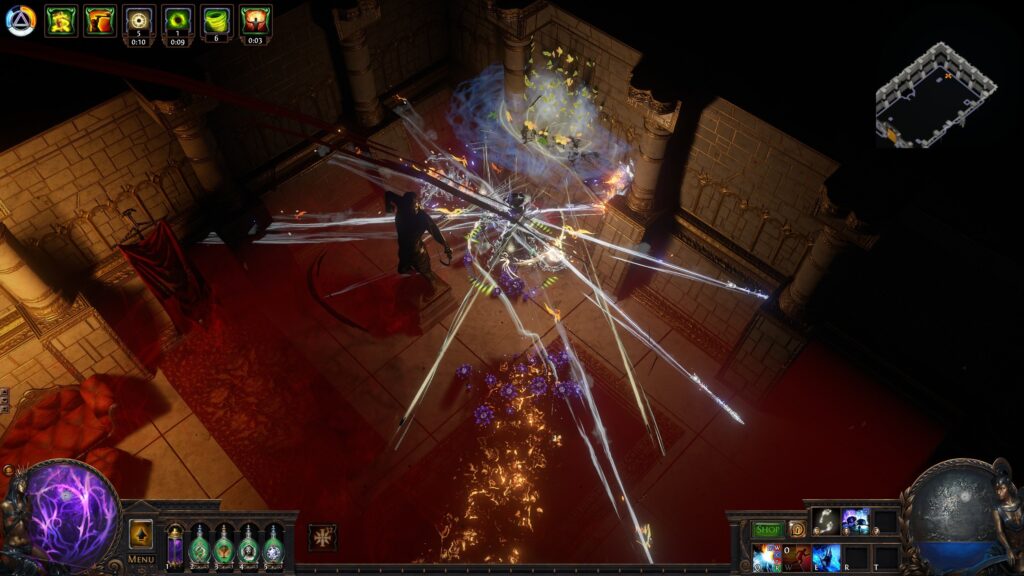Image resolution: width=1024 pixels, height=576 pixels.
Task: Click the circular triangle emblem icon
Action: tap(20, 20)
